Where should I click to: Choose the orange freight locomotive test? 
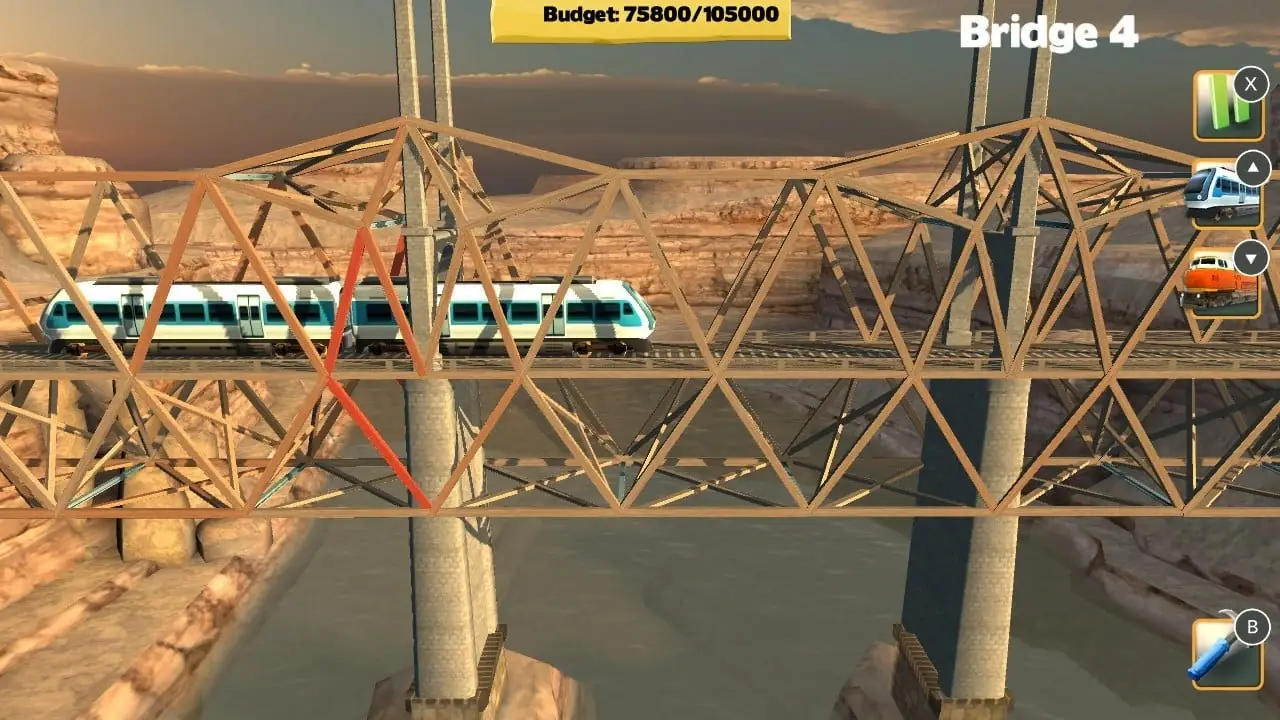[1222, 282]
